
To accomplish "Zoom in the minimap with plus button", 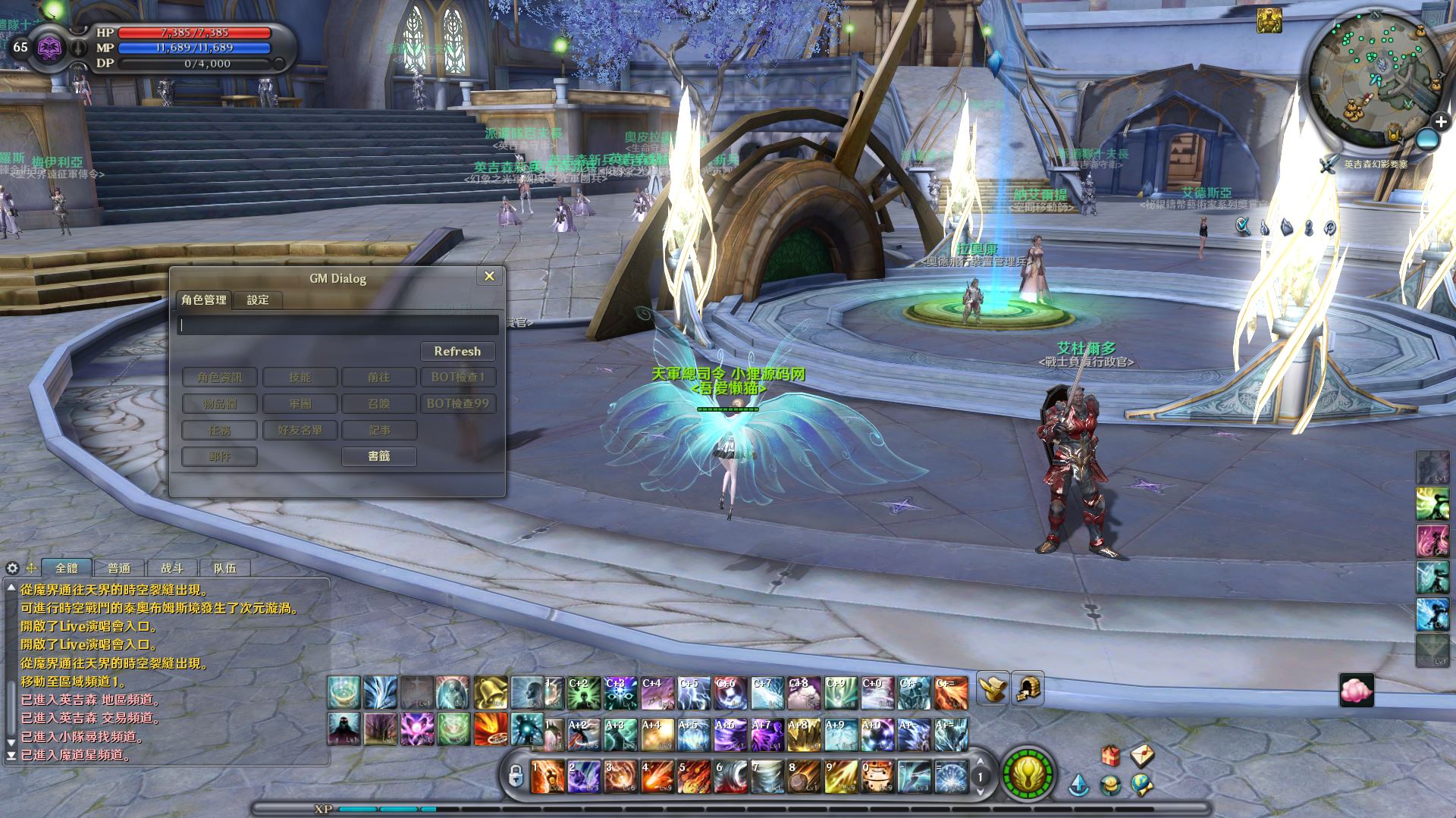I will point(1441,121).
